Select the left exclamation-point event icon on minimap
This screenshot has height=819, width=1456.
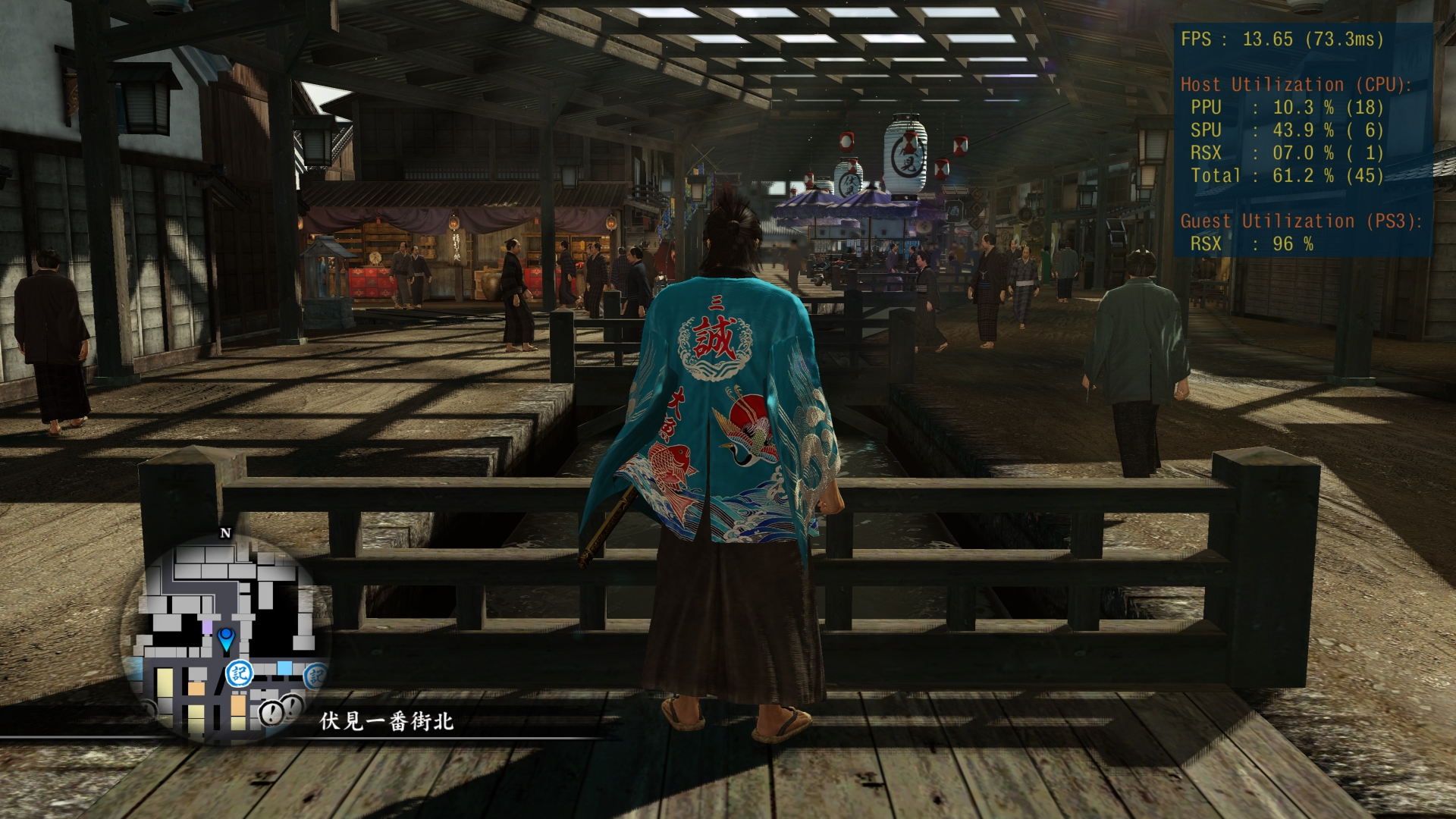271,714
